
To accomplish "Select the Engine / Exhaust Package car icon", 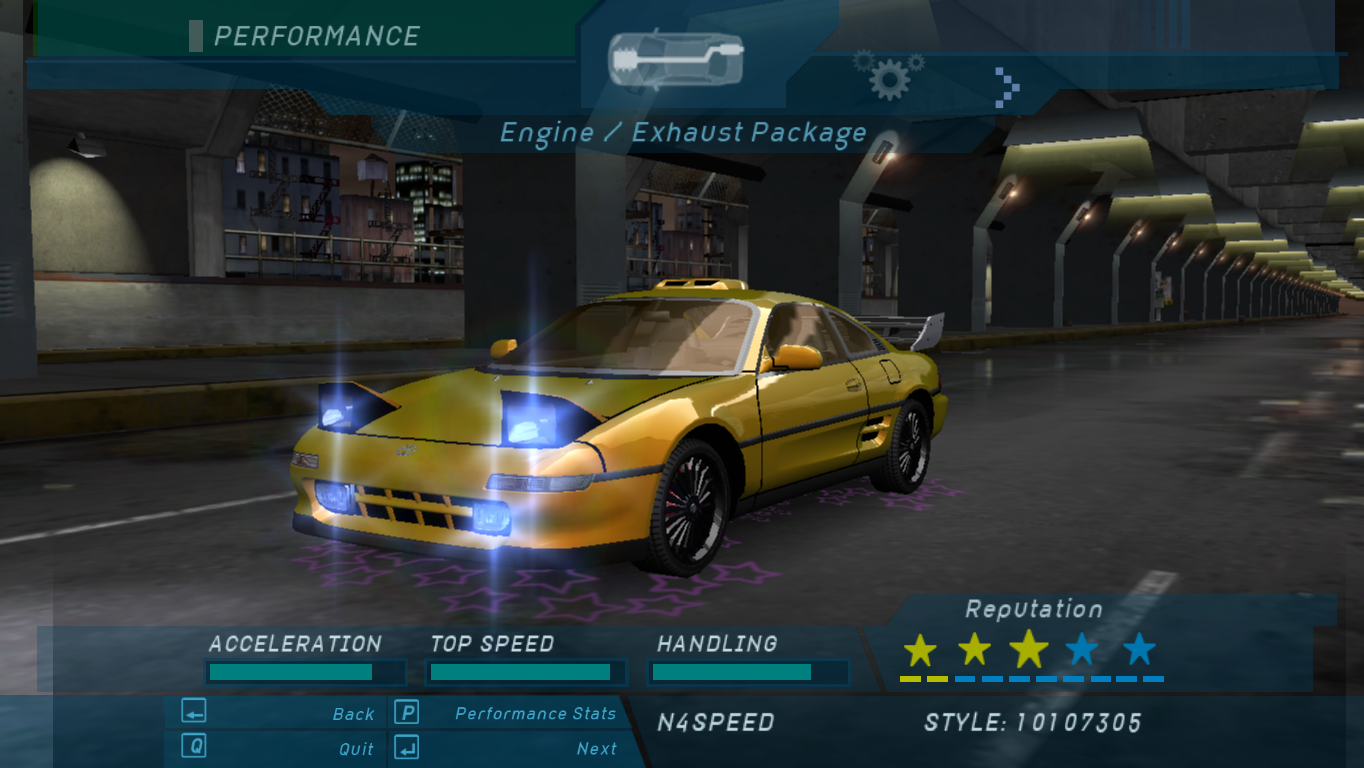I will click(676, 60).
